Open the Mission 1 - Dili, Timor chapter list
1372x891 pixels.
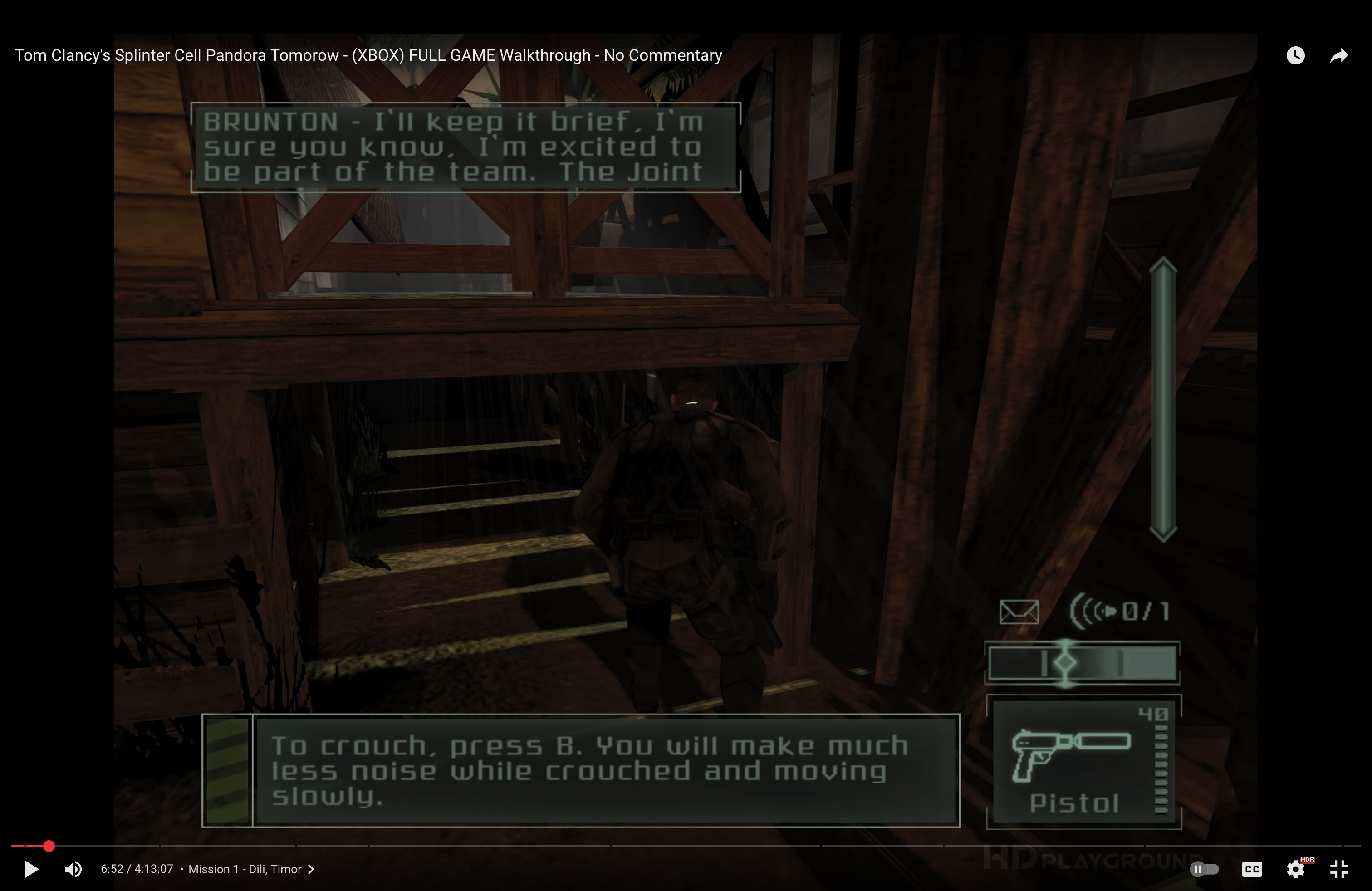click(x=251, y=869)
